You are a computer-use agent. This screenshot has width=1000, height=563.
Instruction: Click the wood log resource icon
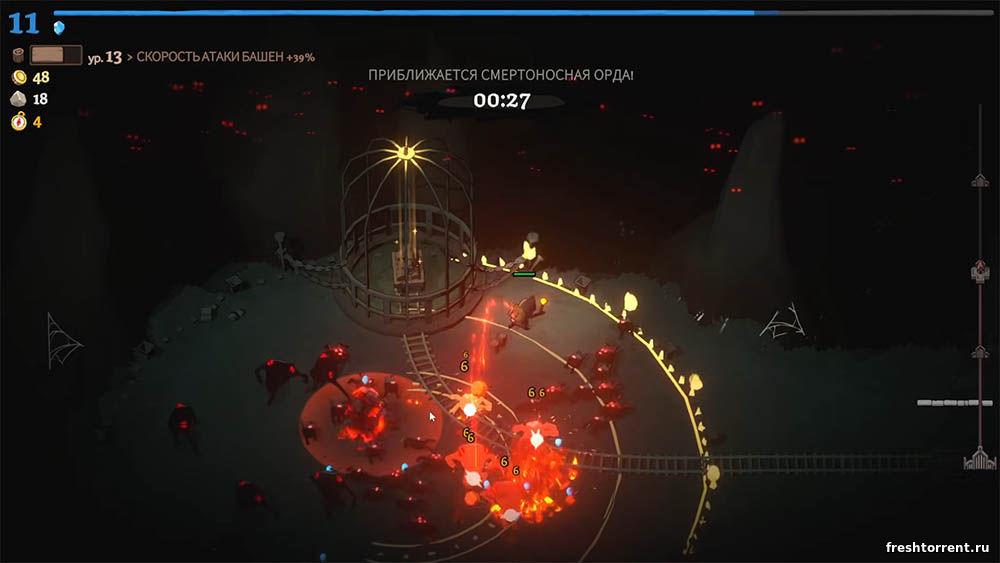pos(18,55)
